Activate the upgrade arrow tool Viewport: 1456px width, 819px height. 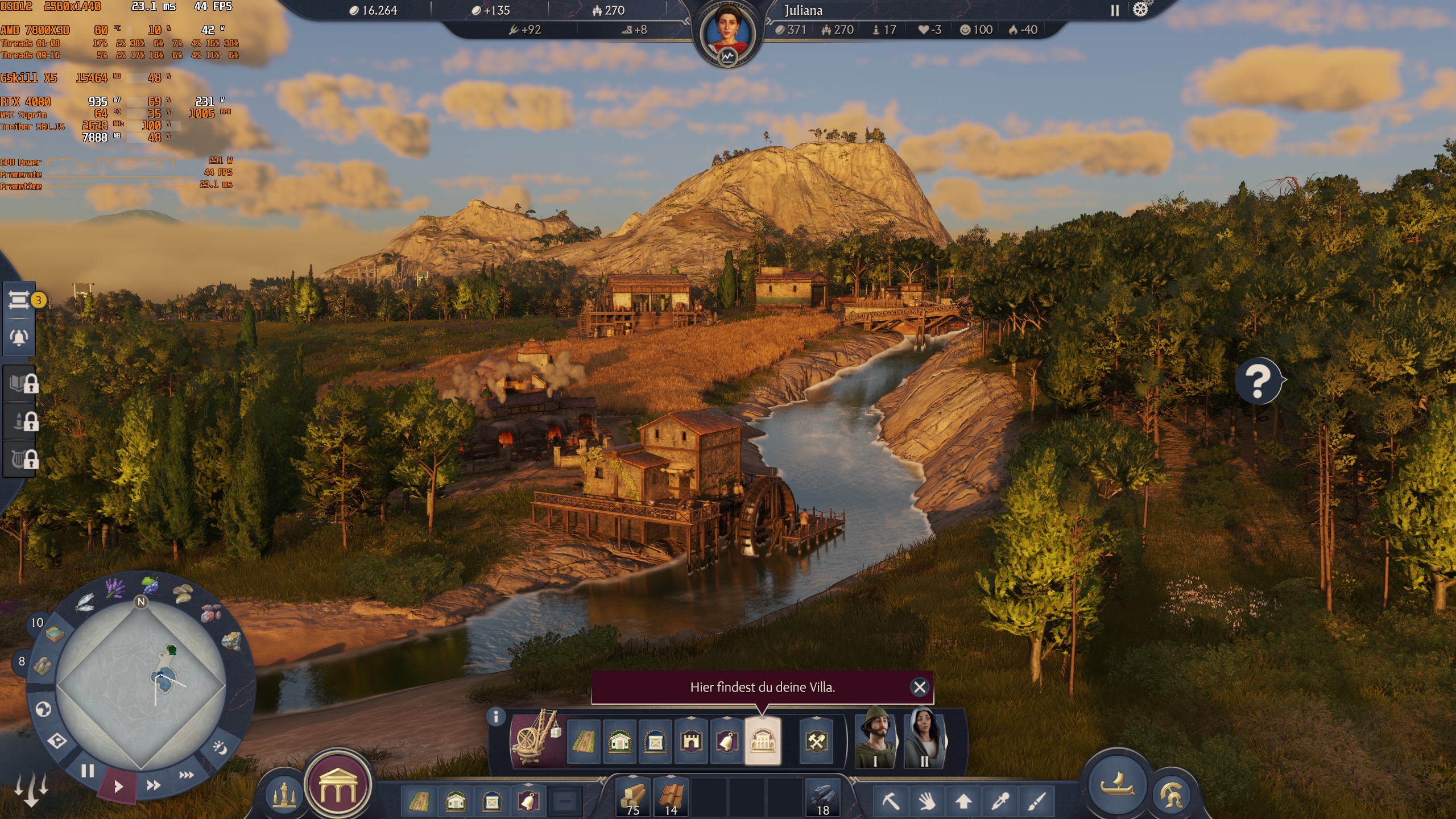(963, 801)
